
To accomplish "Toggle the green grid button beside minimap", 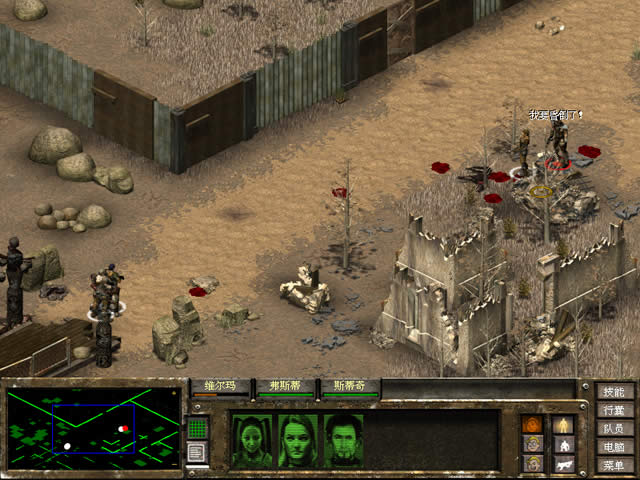I will coord(197,429).
